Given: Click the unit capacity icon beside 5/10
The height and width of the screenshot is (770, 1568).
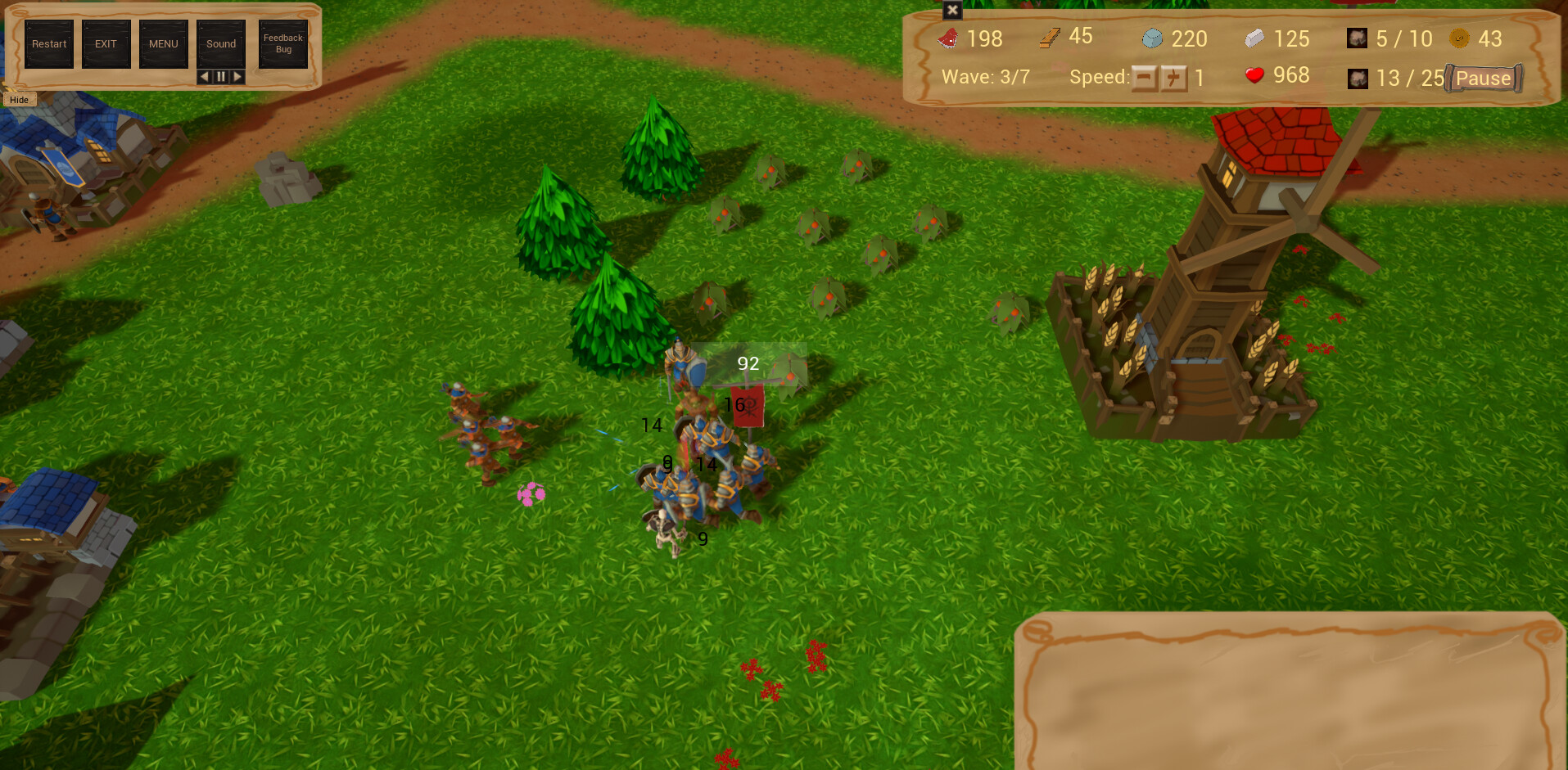Looking at the screenshot, I should [1357, 38].
